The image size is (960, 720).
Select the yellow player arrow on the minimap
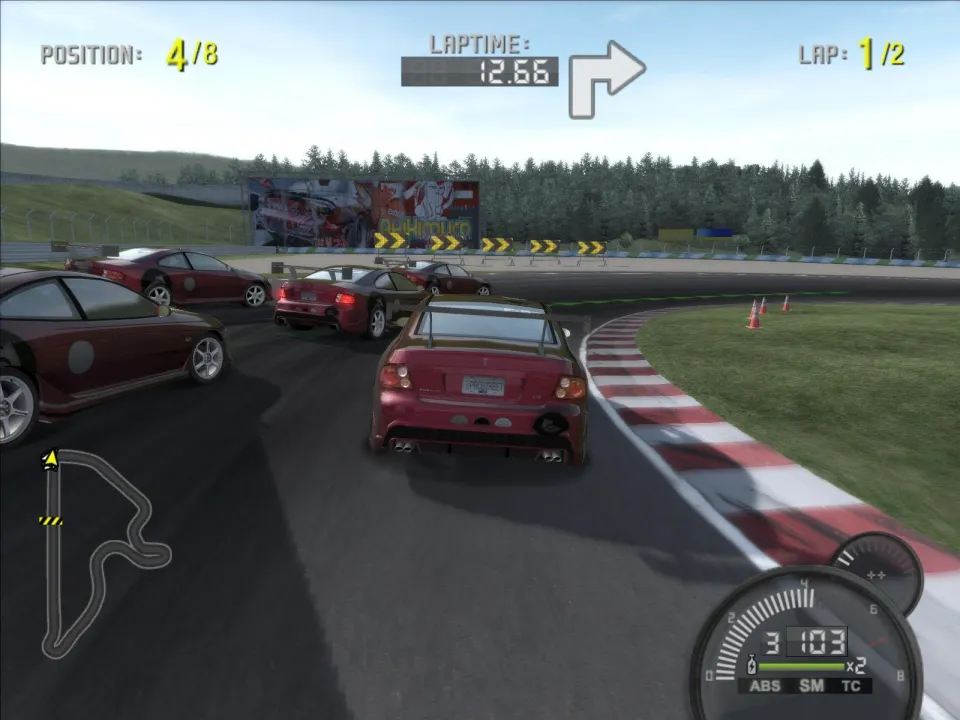(49, 459)
